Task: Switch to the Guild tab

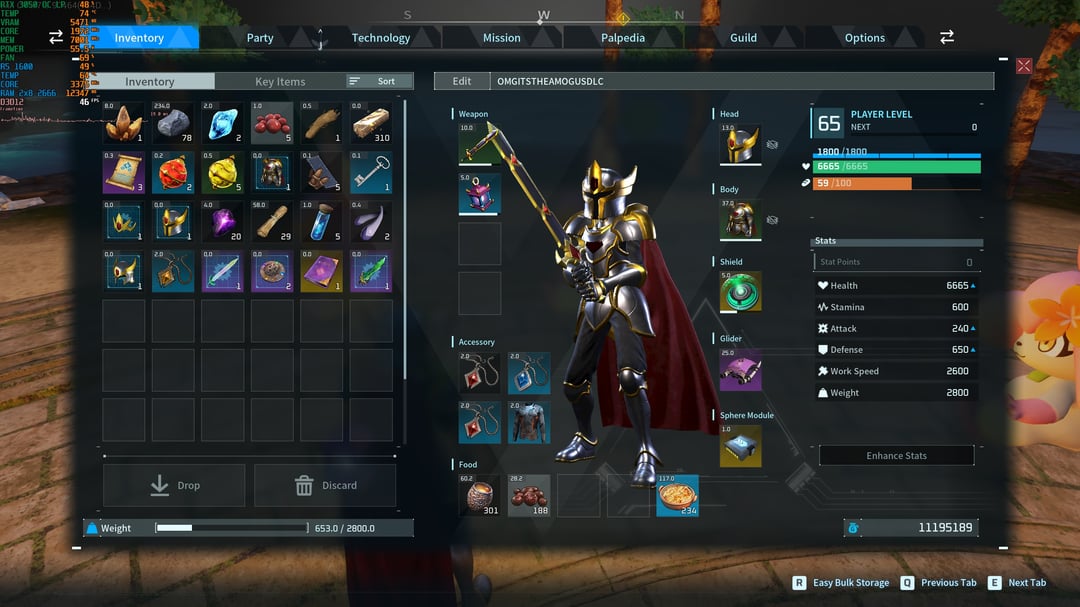Action: 743,38
